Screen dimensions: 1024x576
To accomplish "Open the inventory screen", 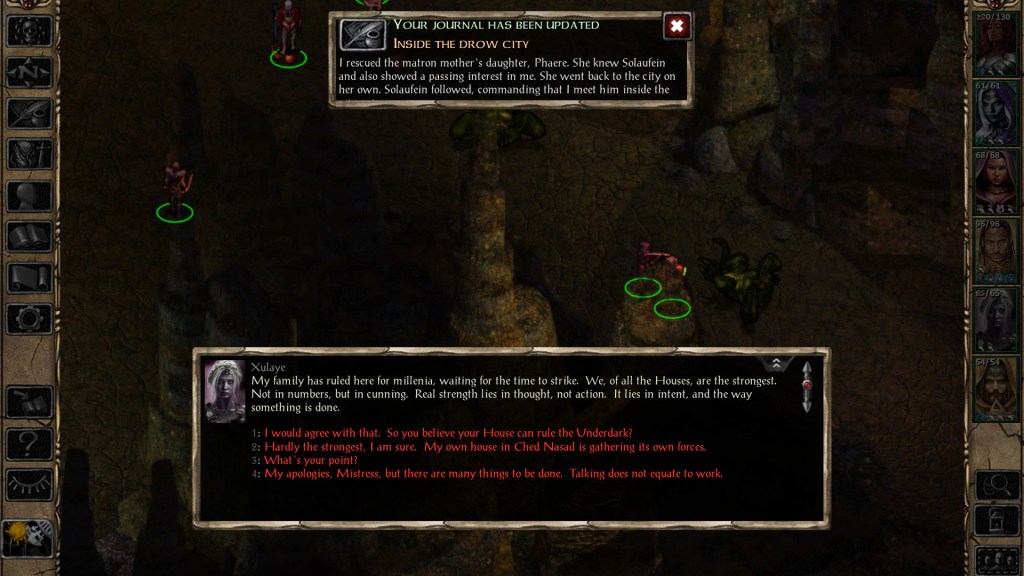I will point(29,154).
